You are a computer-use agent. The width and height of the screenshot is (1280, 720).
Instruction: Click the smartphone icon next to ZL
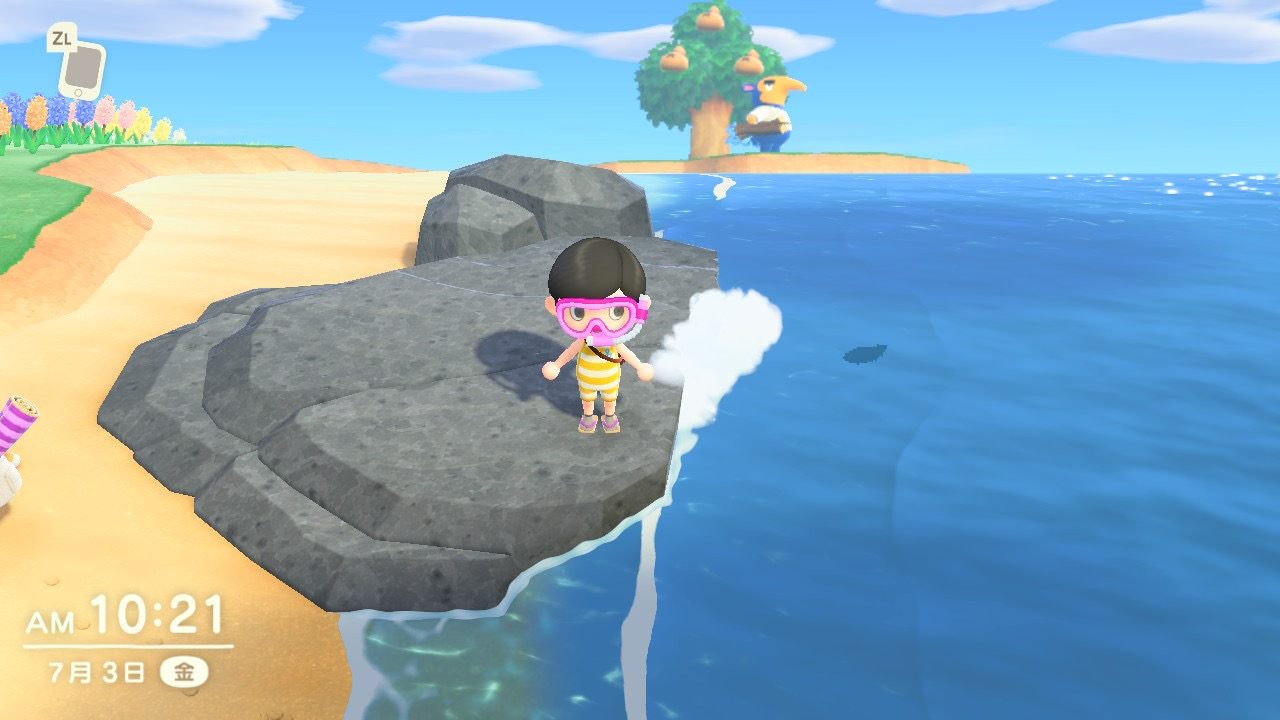82,70
